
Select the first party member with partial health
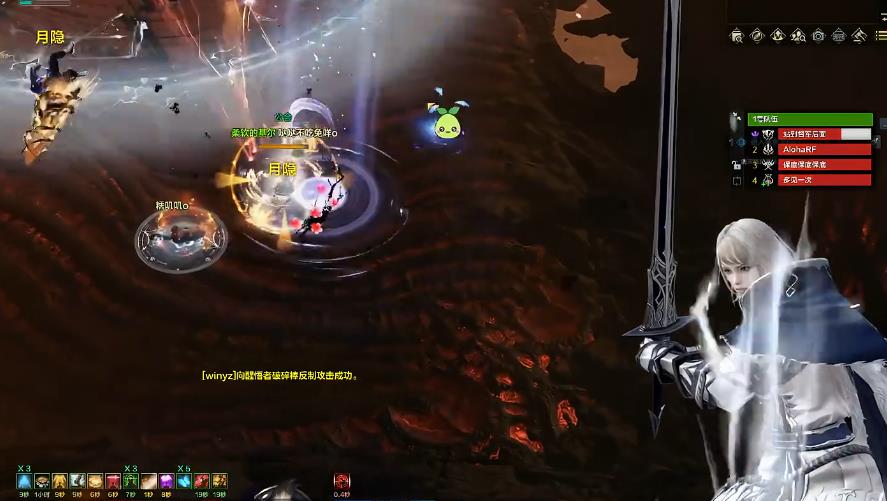811,133
